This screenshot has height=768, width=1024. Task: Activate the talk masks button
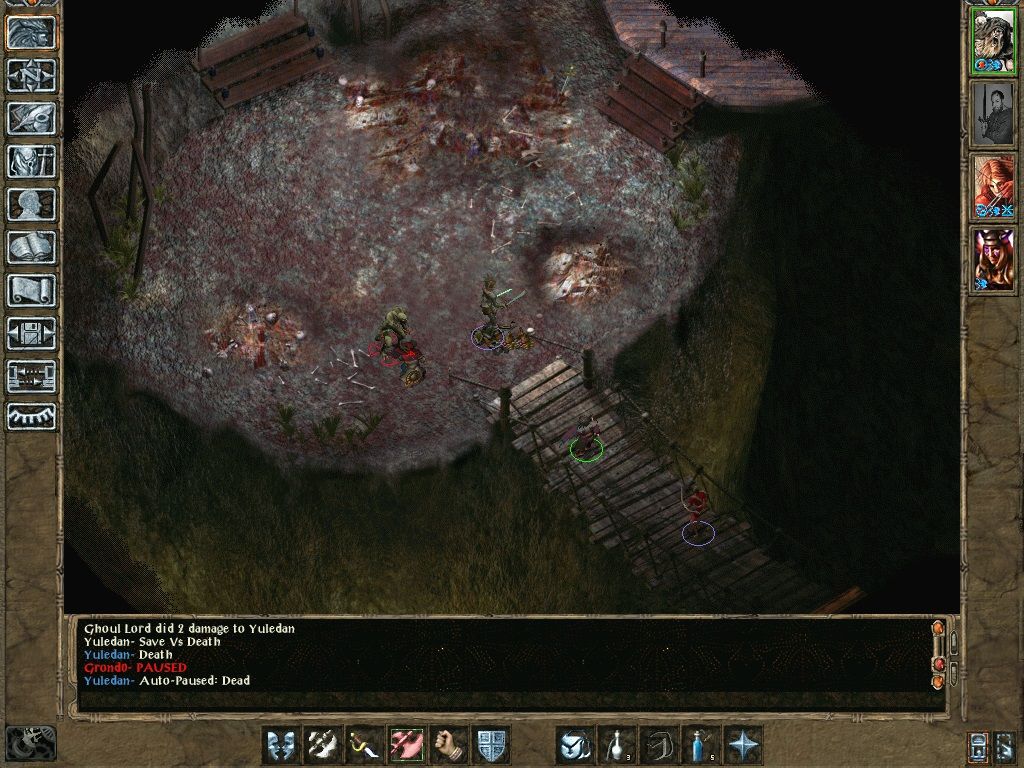pos(281,745)
